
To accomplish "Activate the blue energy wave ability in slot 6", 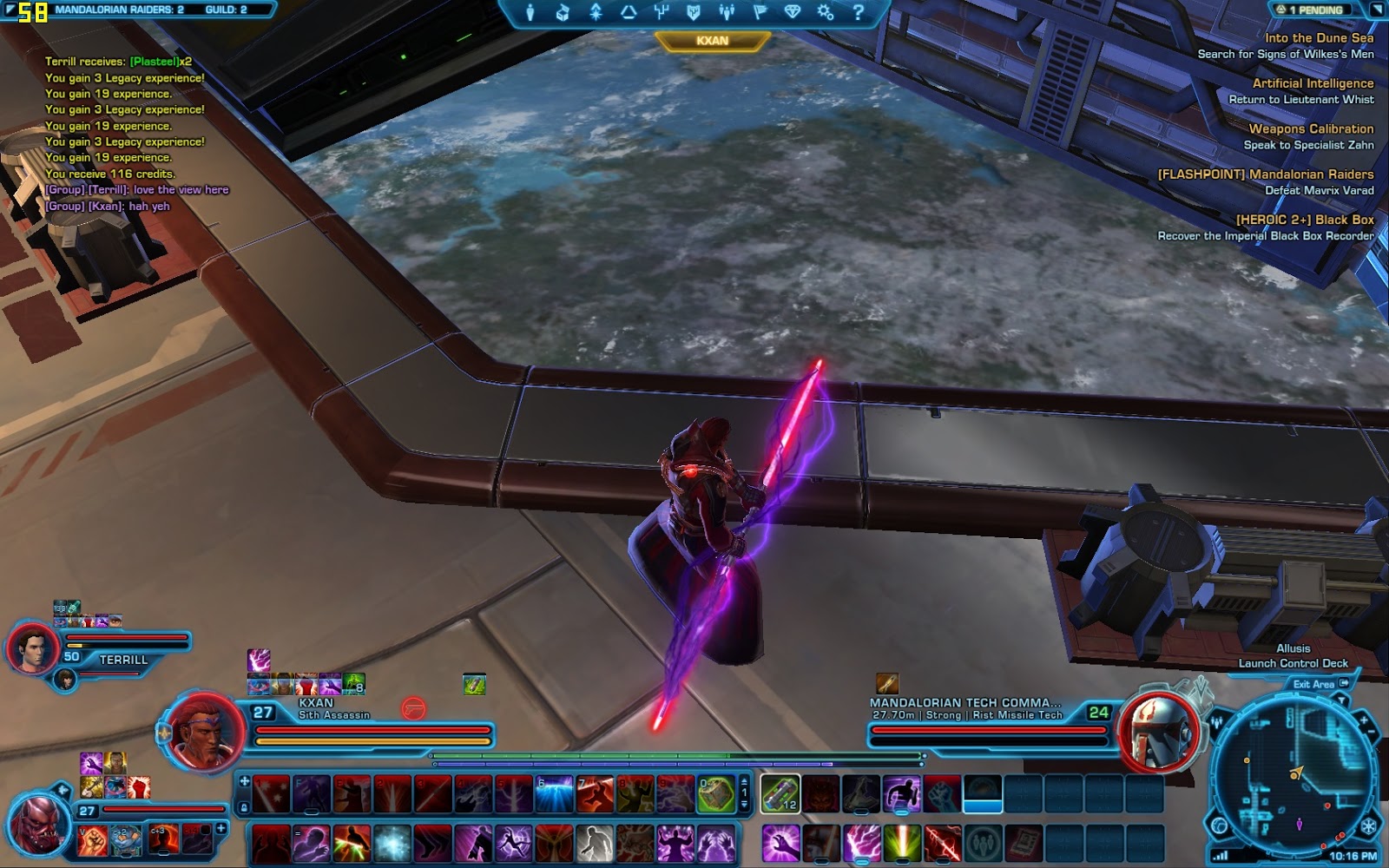I will click(553, 794).
